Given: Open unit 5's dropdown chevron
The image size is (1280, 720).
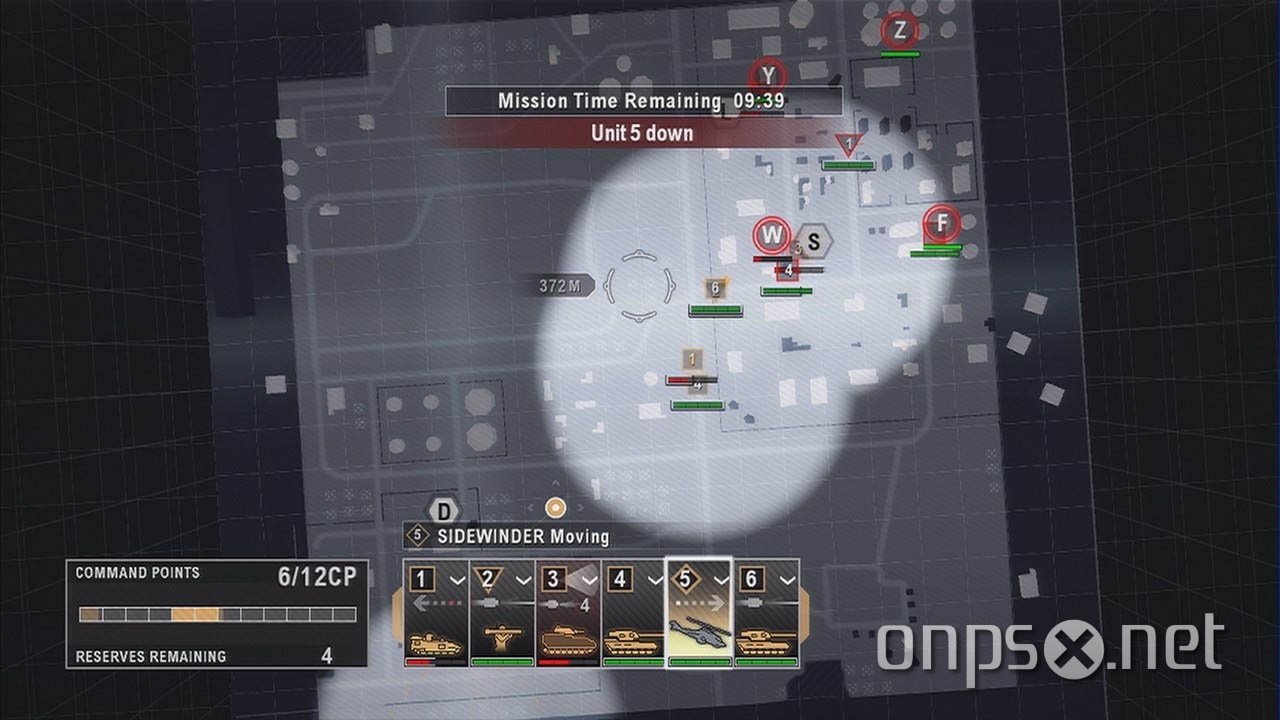Looking at the screenshot, I should click(722, 578).
